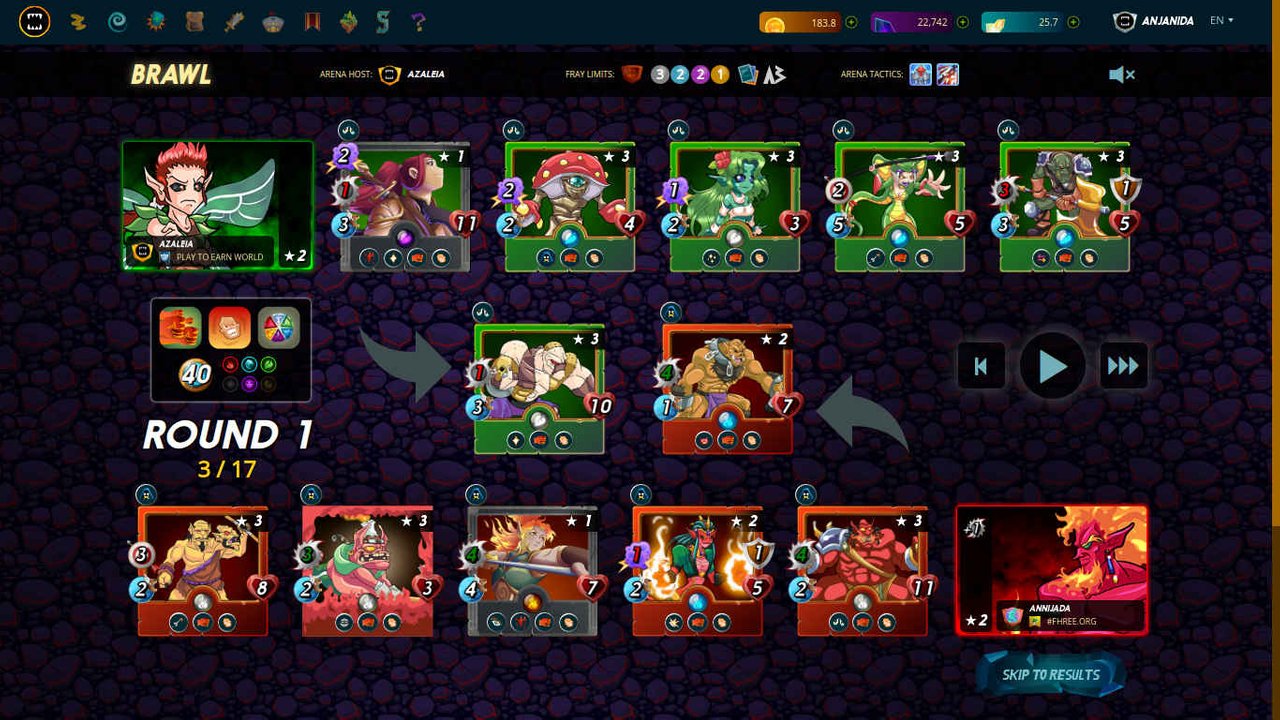This screenshot has height=720, width=1280.
Task: Open the ANJANIDA account menu
Action: coord(1154,21)
